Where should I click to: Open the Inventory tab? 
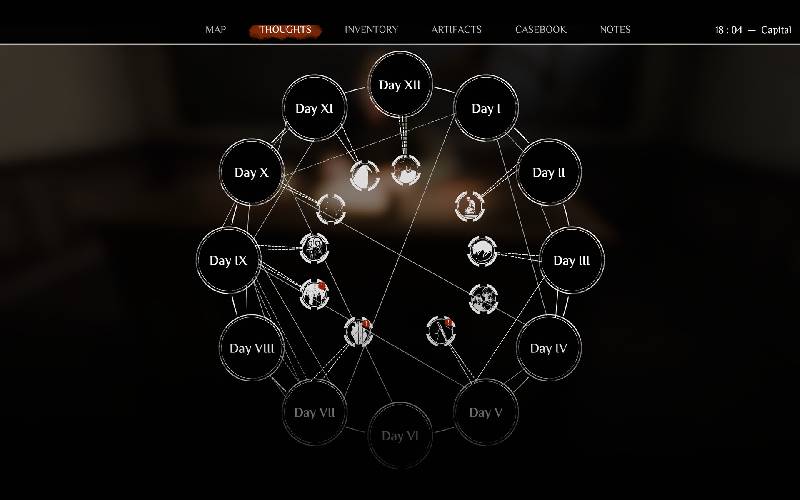pos(371,30)
